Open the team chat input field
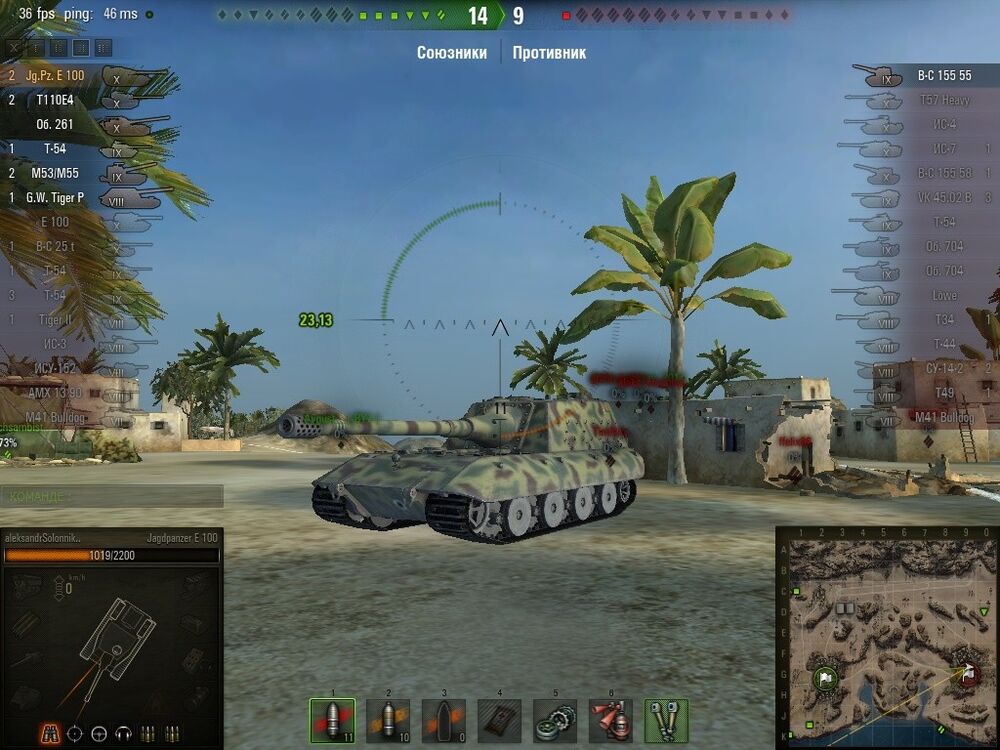 (x=112, y=496)
